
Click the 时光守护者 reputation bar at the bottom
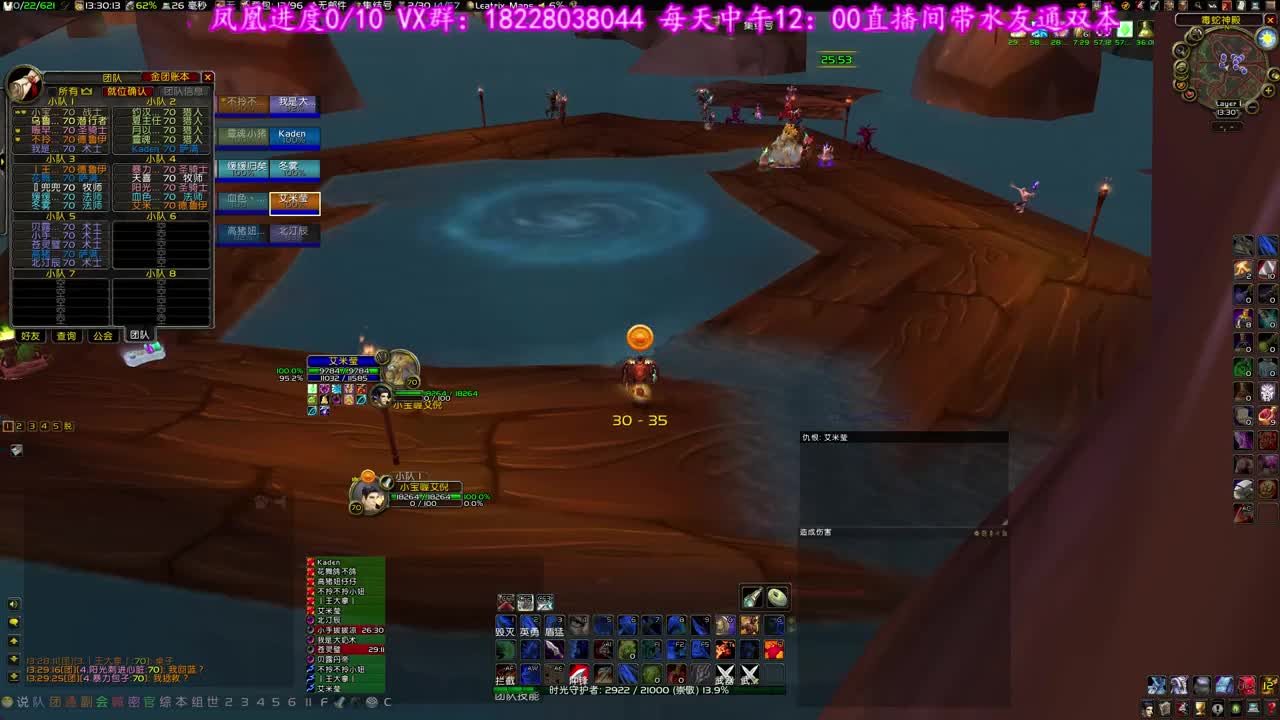pos(640,690)
